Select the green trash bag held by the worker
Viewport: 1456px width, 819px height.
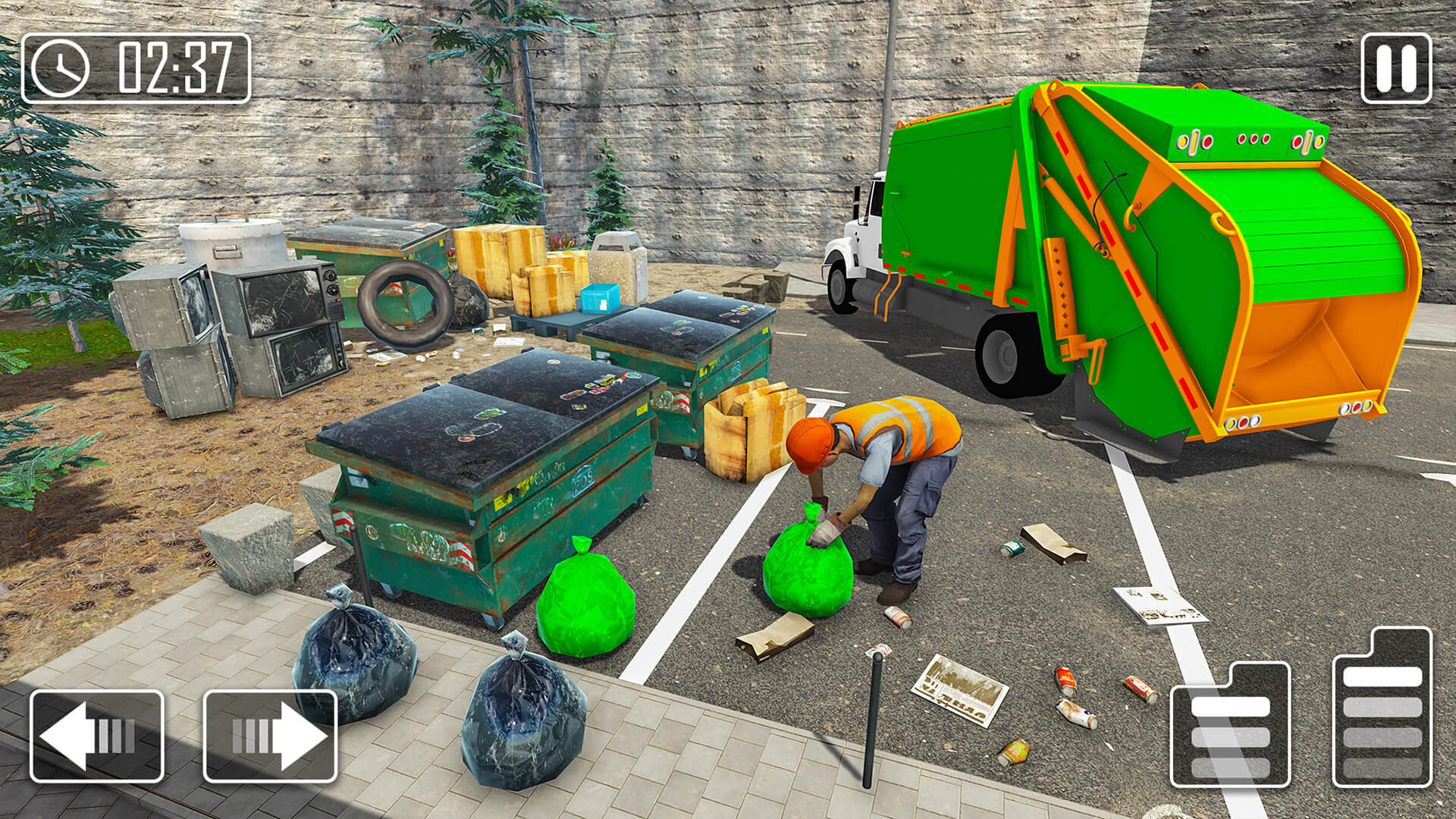pos(808,565)
